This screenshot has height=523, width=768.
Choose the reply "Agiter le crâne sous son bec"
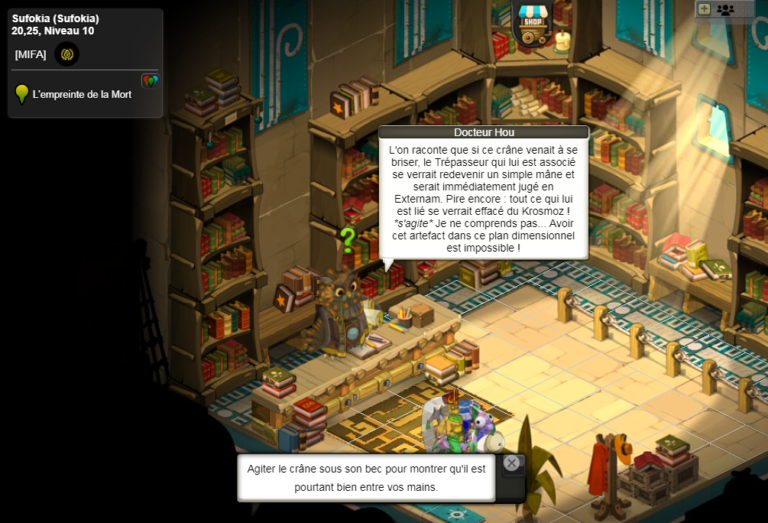pos(365,477)
